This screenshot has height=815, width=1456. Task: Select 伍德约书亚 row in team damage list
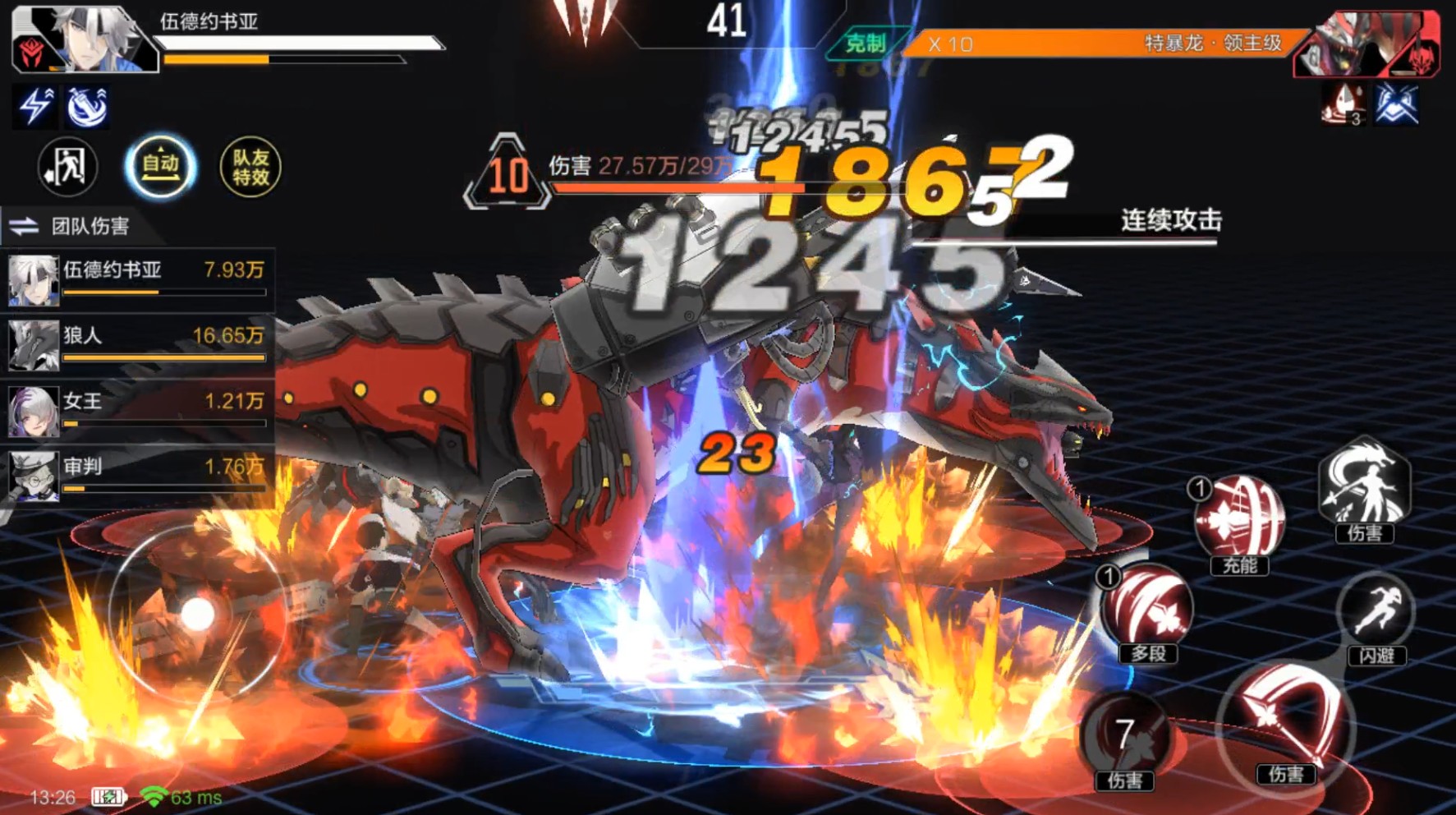point(137,279)
